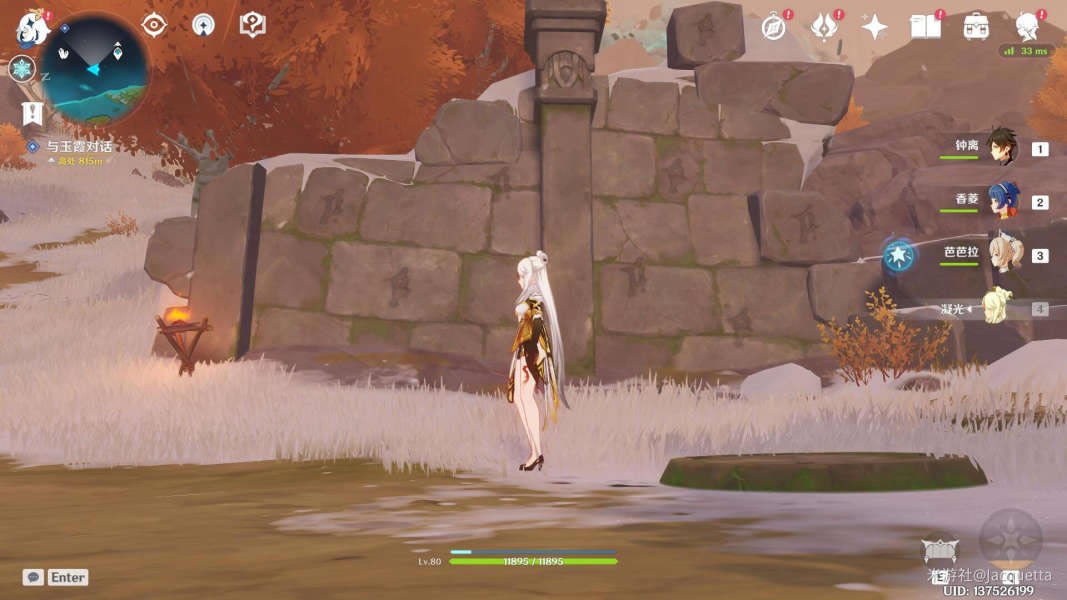Open the circular minimap
This screenshot has width=1067, height=600.
click(94, 68)
